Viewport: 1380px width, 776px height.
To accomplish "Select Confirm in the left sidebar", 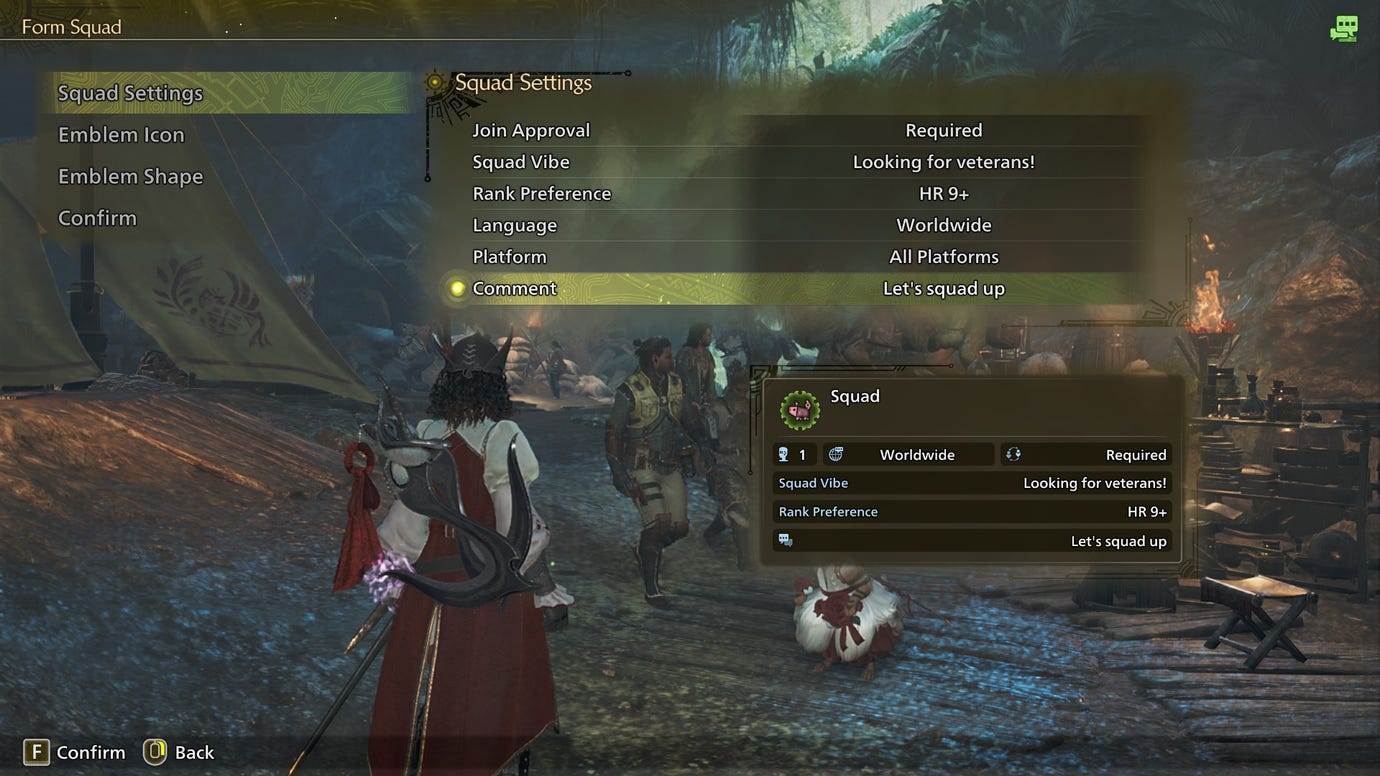I will [x=97, y=217].
